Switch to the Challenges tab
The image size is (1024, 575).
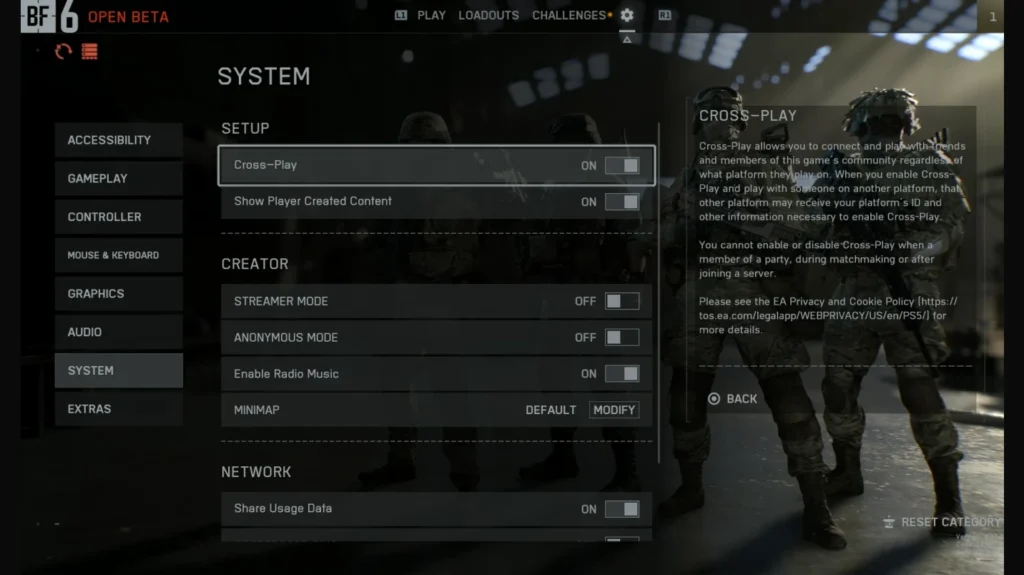coord(569,16)
